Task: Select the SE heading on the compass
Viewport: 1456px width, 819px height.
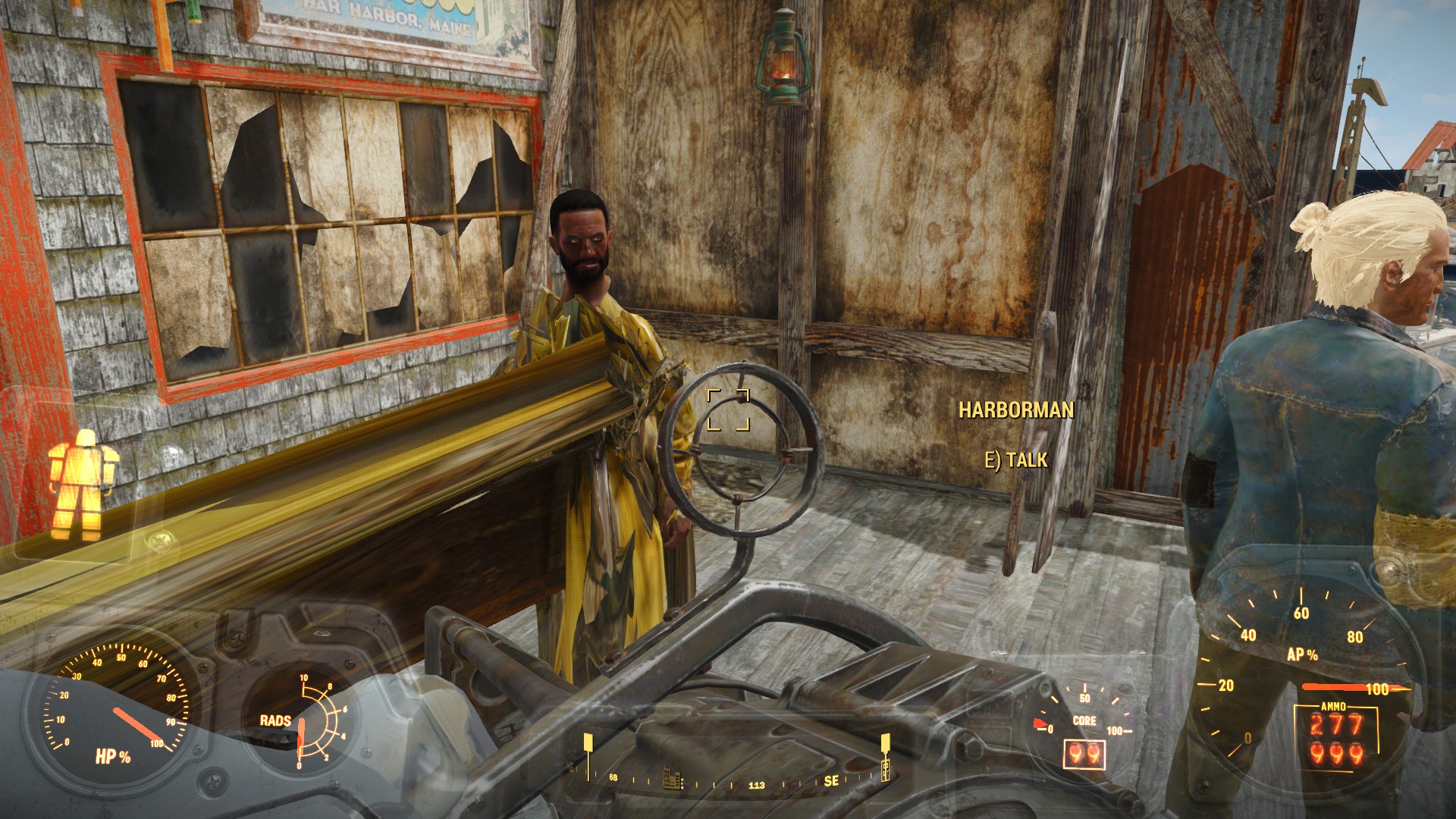Action: pyautogui.click(x=831, y=780)
